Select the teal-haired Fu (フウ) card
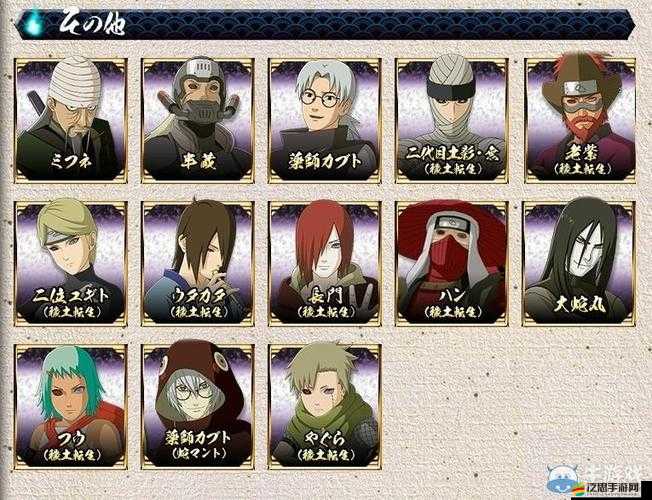Image resolution: width=652 pixels, height=500 pixels. pyautogui.click(x=71, y=407)
